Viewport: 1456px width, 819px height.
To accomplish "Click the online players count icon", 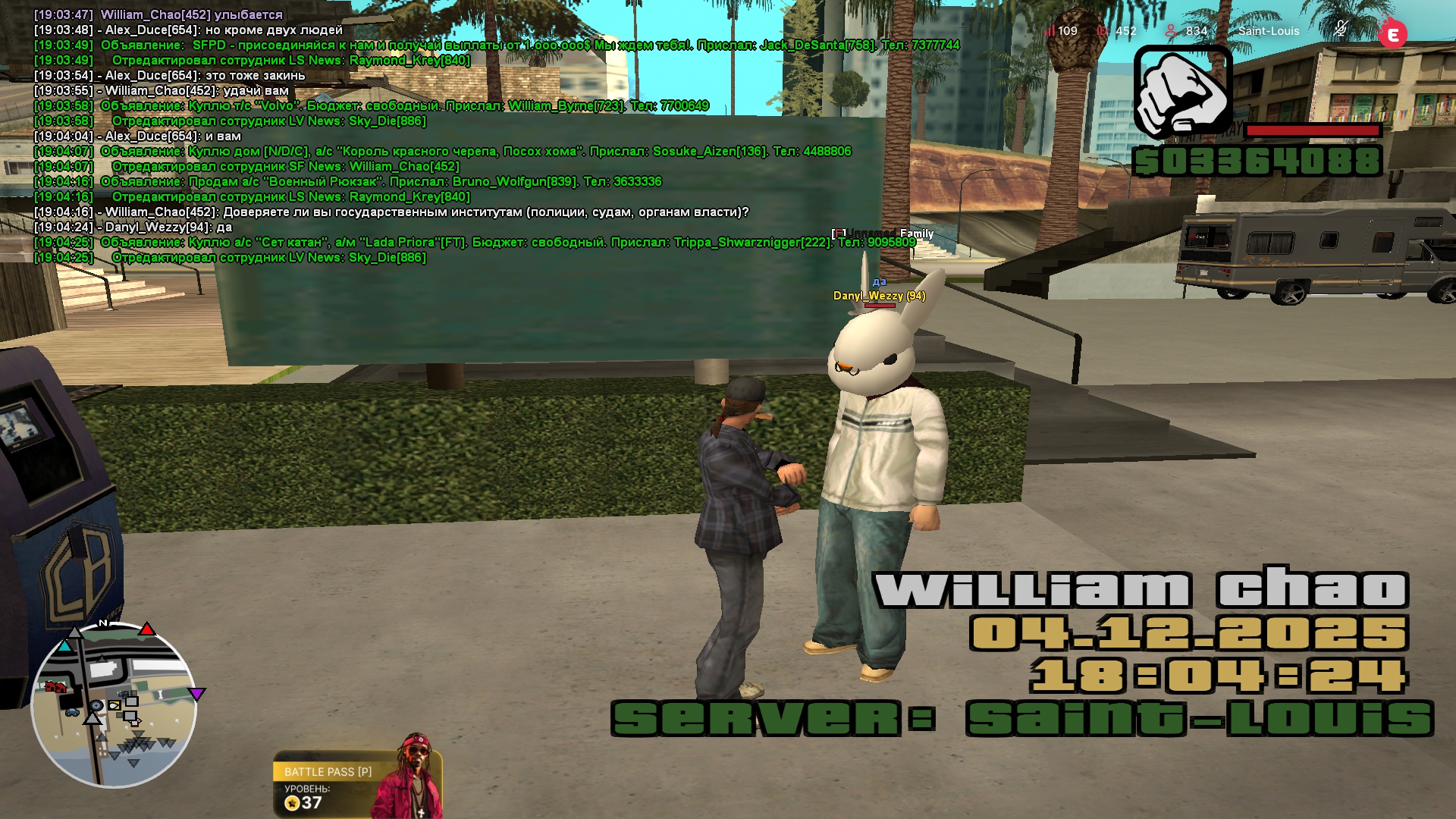I will tap(1171, 31).
